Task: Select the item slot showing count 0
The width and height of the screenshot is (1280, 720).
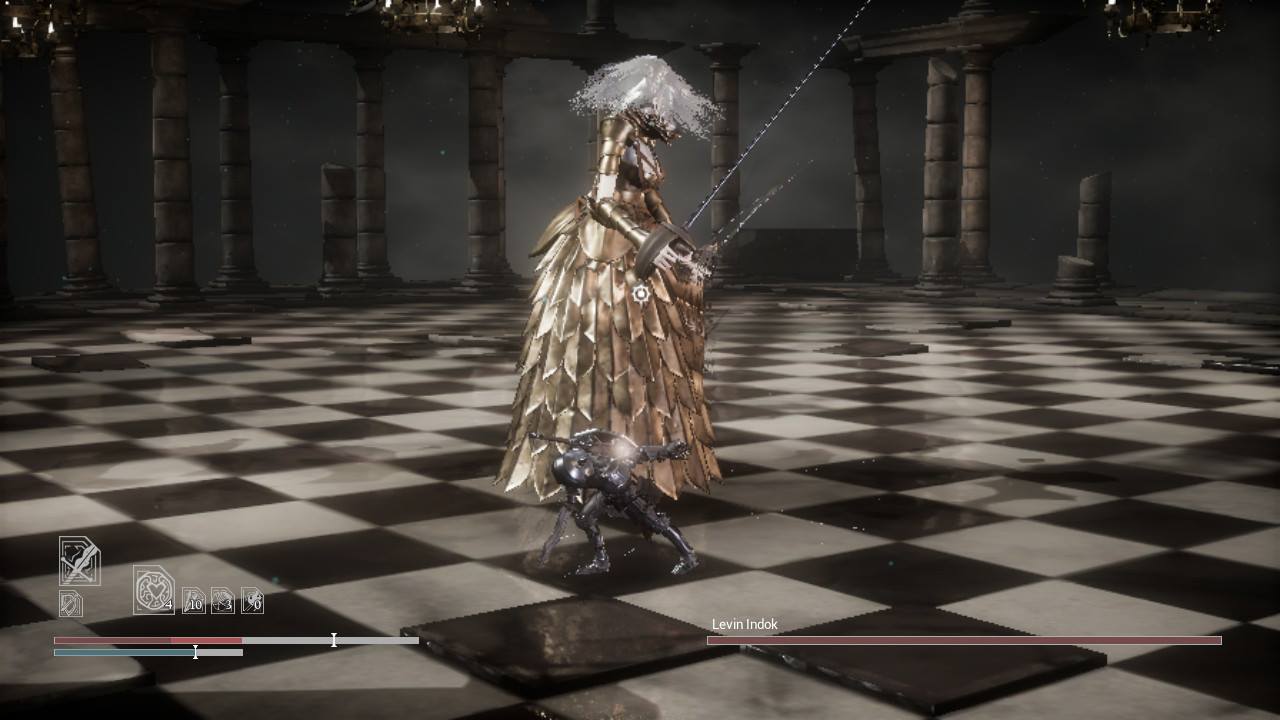Action: (252, 599)
